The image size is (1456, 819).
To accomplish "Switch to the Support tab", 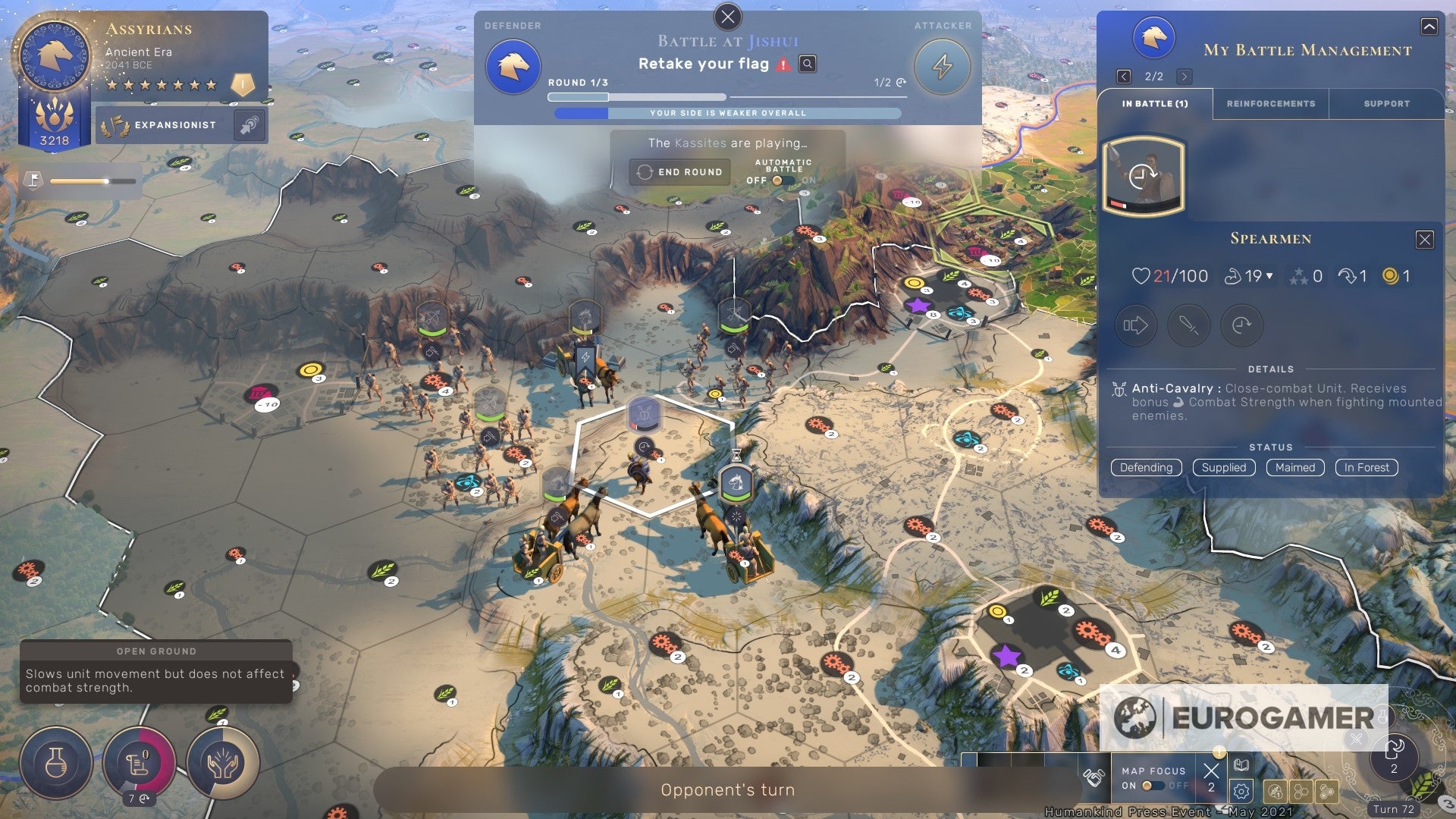I will [x=1386, y=104].
